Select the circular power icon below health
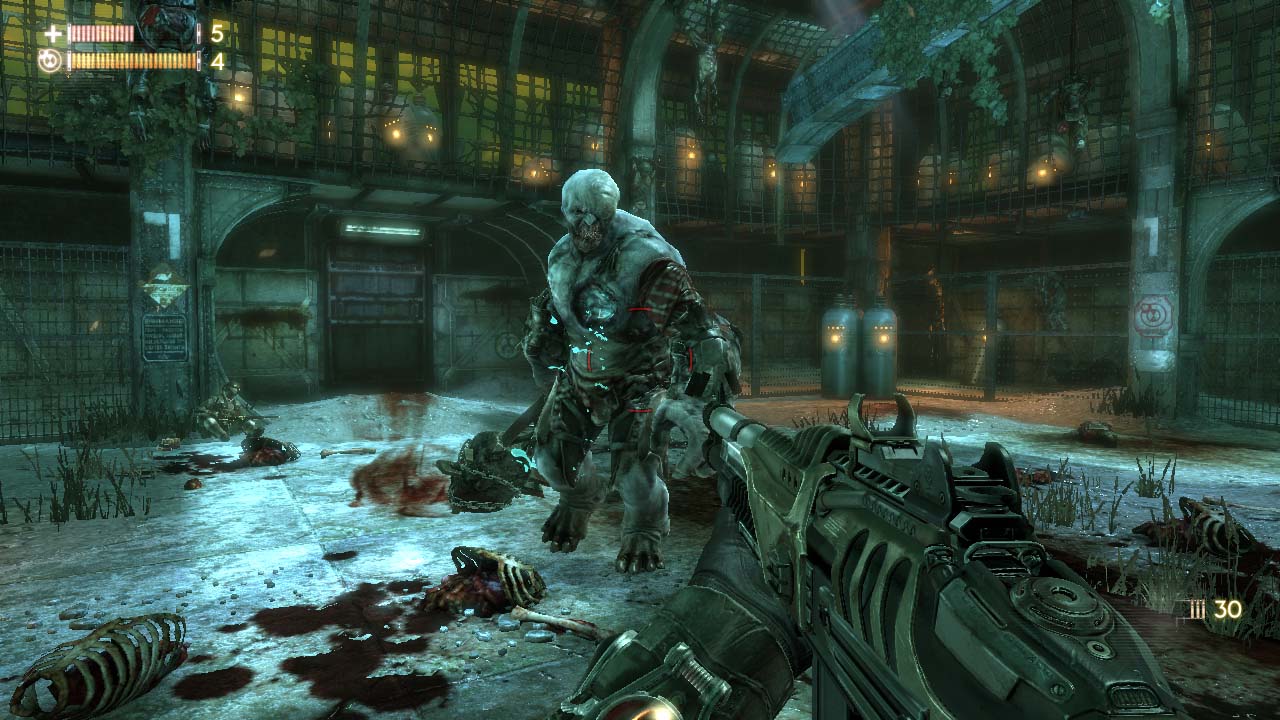Viewport: 1280px width, 720px height. (50, 61)
